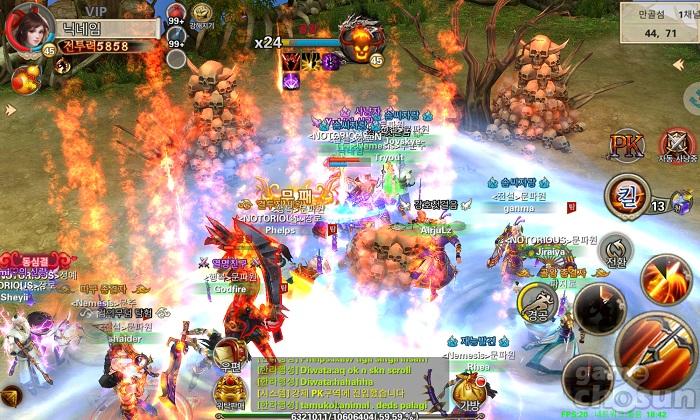
Task: Open the chat log box
Action: click(x=350, y=386)
